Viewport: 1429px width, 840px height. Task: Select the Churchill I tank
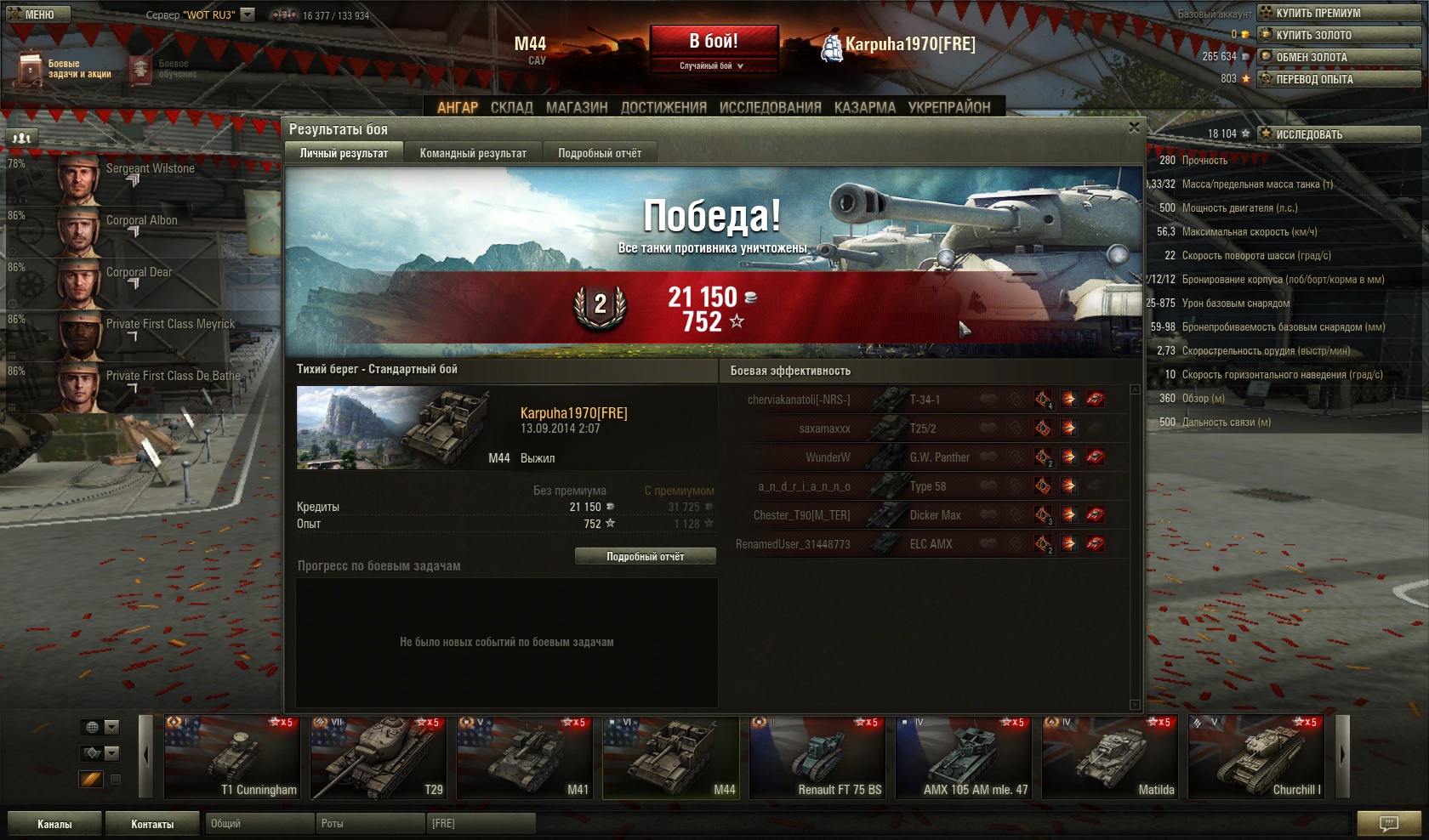pyautogui.click(x=1256, y=758)
